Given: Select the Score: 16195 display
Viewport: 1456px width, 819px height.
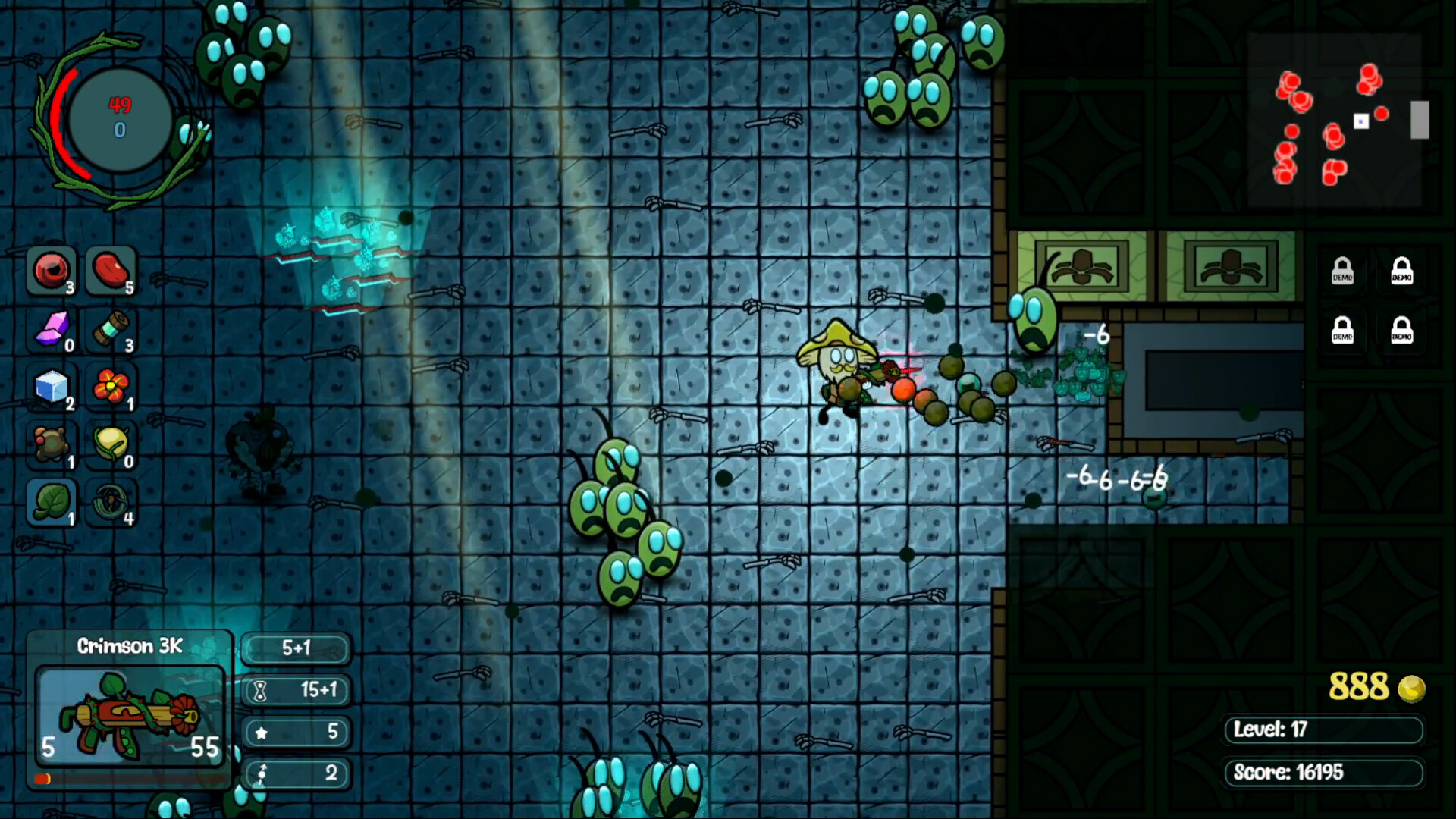Looking at the screenshot, I should 1323,773.
